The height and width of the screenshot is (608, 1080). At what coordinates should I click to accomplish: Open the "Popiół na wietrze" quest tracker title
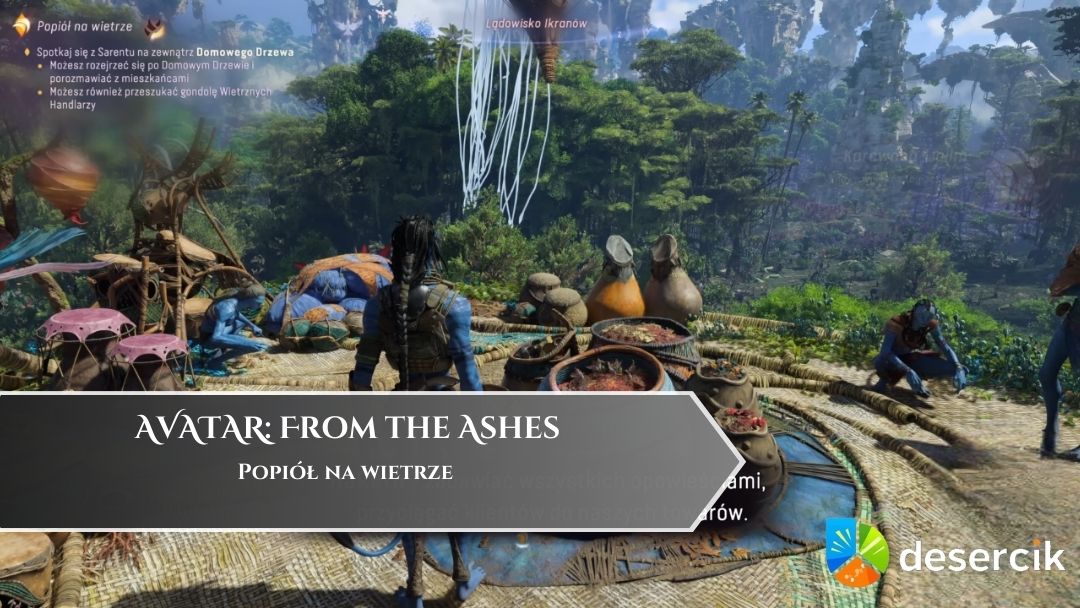click(84, 27)
